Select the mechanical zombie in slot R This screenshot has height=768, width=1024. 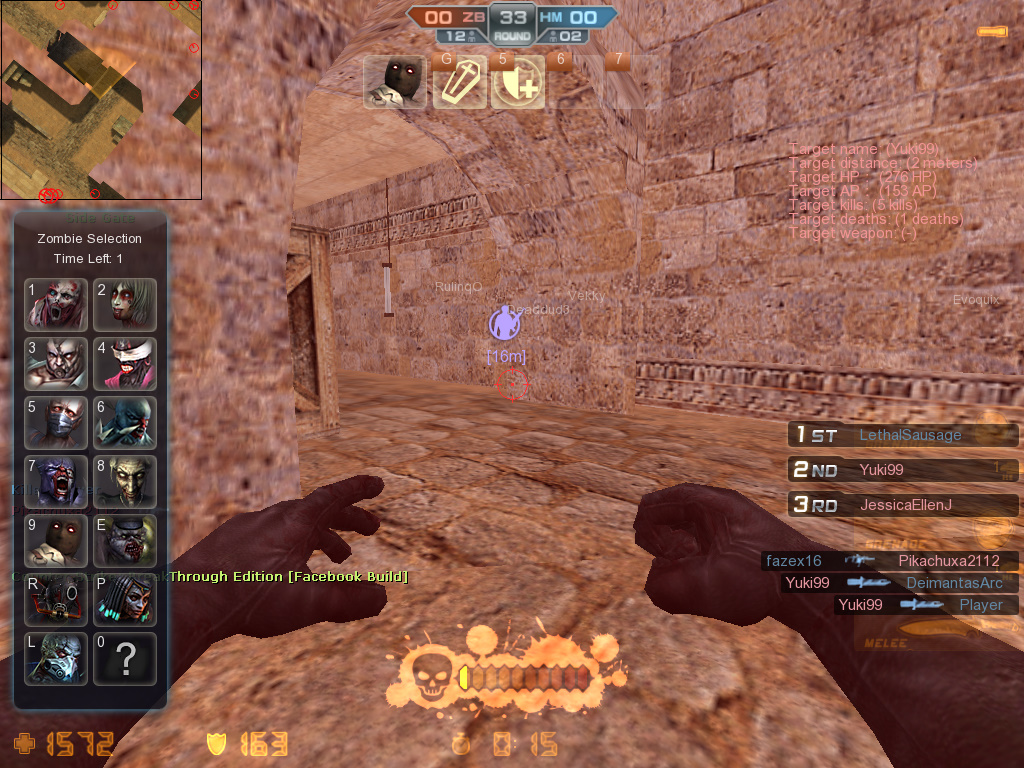coord(57,600)
